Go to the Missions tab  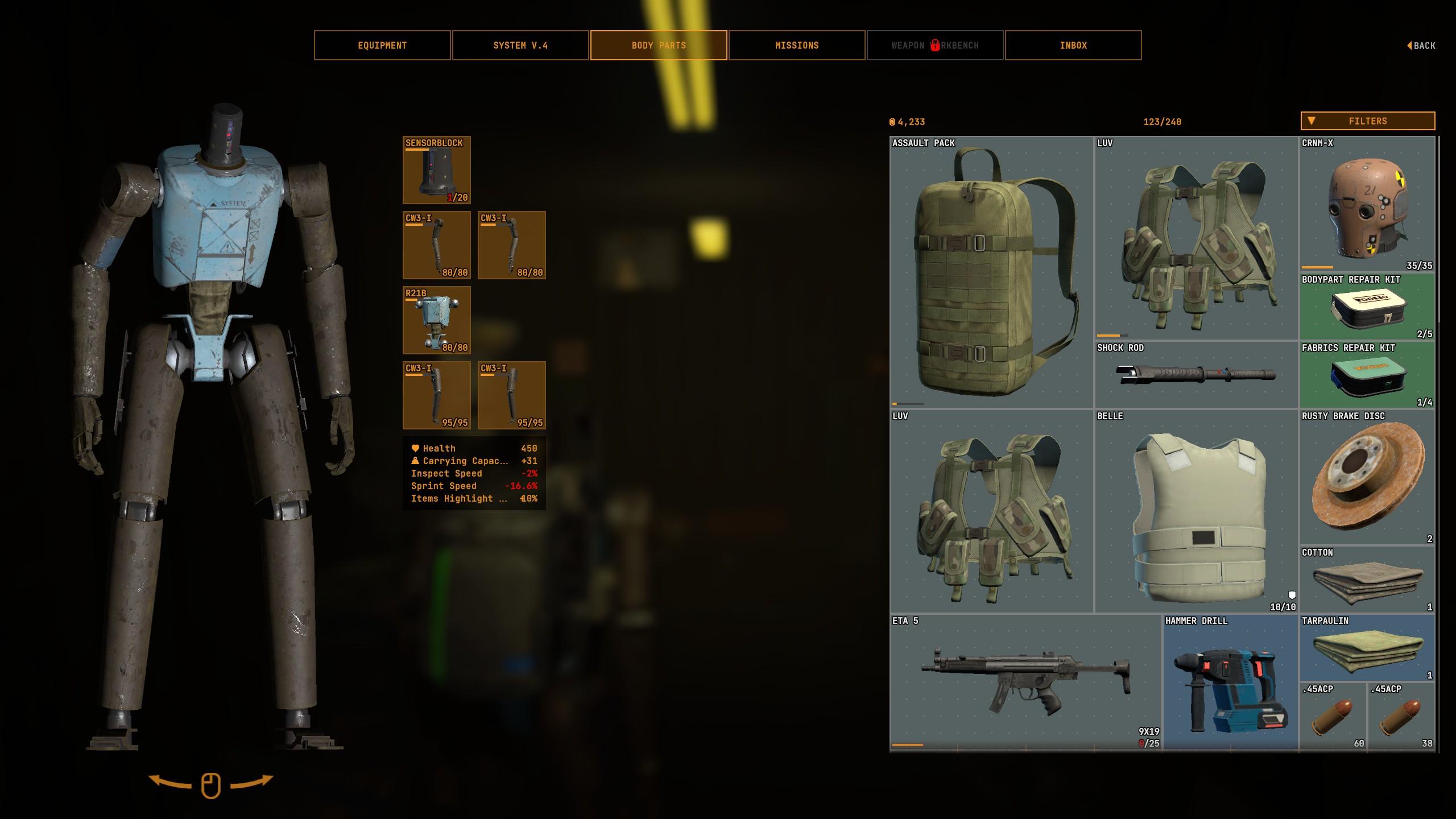797,45
